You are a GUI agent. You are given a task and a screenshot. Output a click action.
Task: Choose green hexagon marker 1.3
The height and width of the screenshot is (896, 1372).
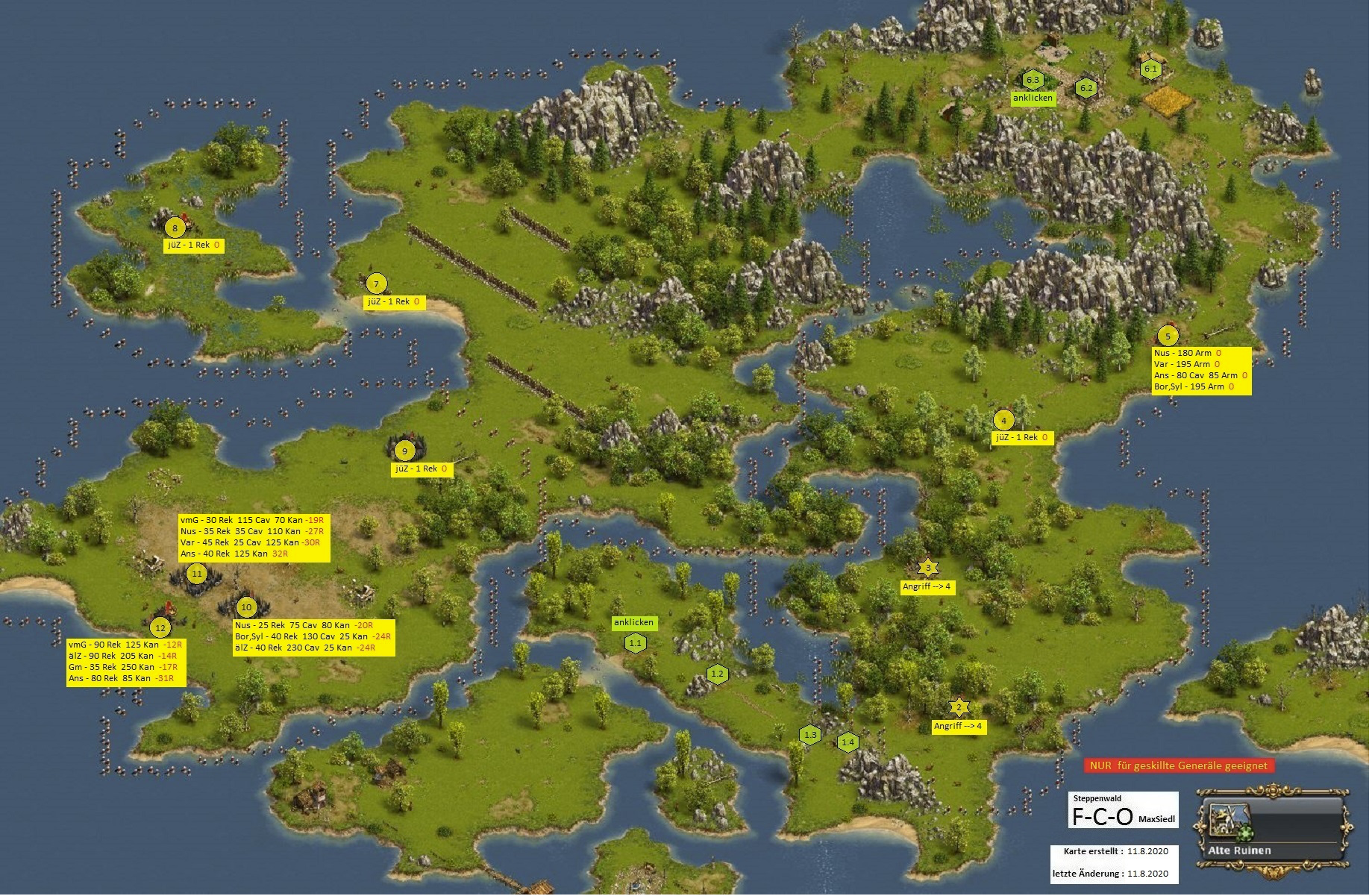(x=811, y=735)
